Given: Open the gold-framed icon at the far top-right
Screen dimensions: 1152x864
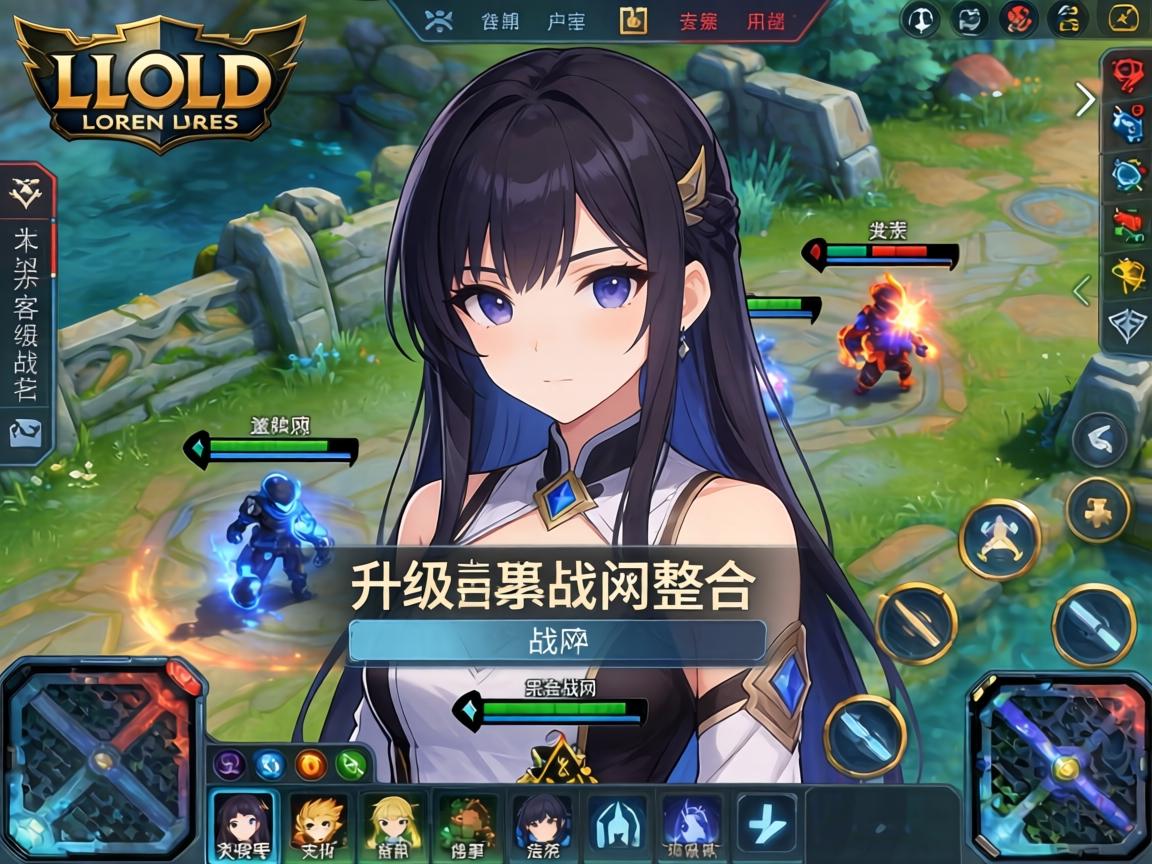Looking at the screenshot, I should pyautogui.click(x=1124, y=19).
